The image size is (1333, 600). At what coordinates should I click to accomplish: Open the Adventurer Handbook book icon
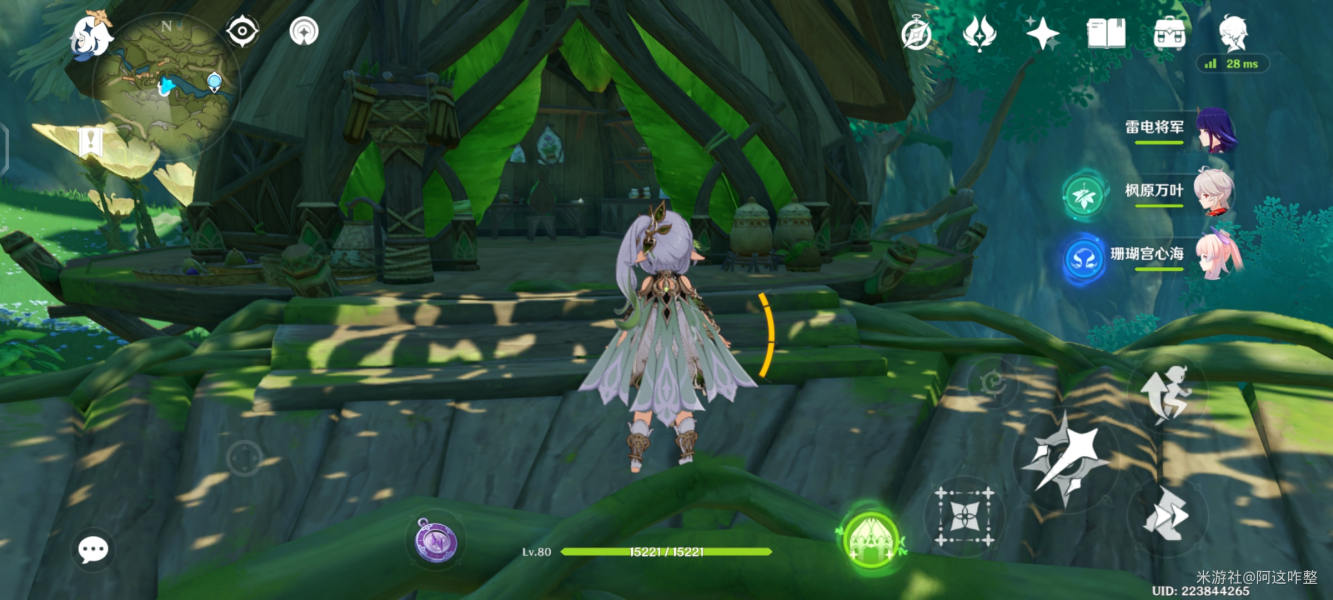(x=1106, y=34)
